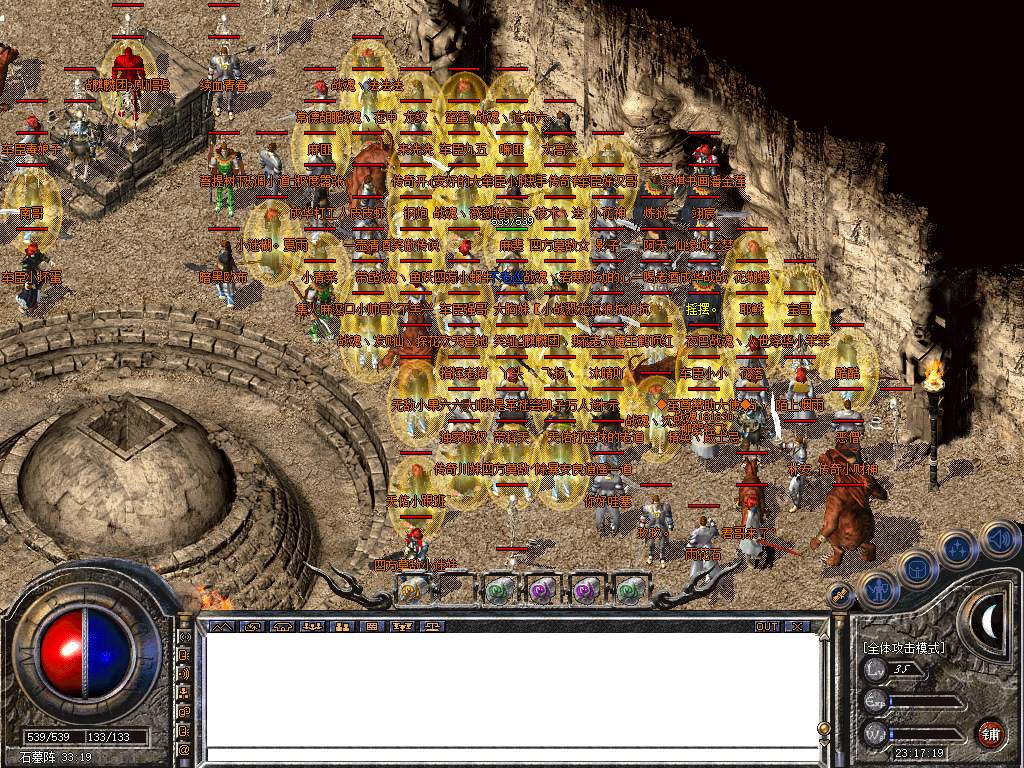This screenshot has width=1024, height=768.
Task: Toggle the attack mode label
Action: tap(903, 648)
